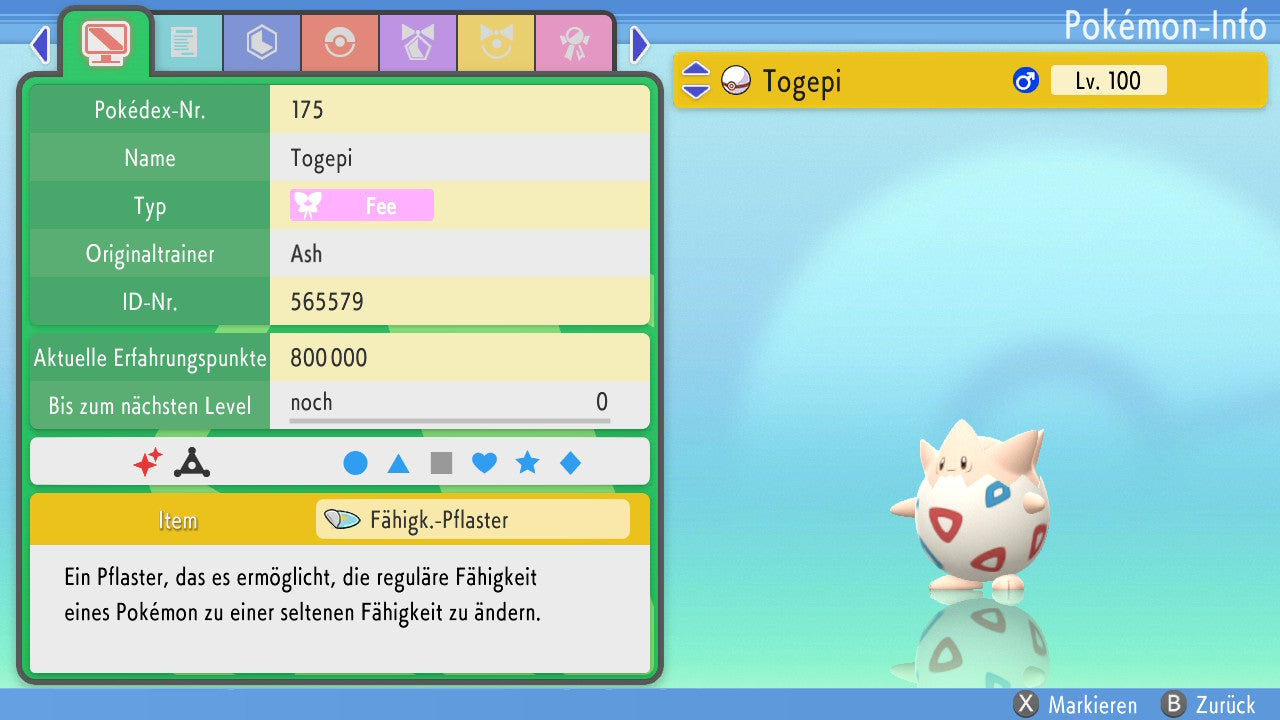Toggle the blue star marking
Image resolution: width=1280 pixels, height=720 pixels.
pyautogui.click(x=527, y=463)
